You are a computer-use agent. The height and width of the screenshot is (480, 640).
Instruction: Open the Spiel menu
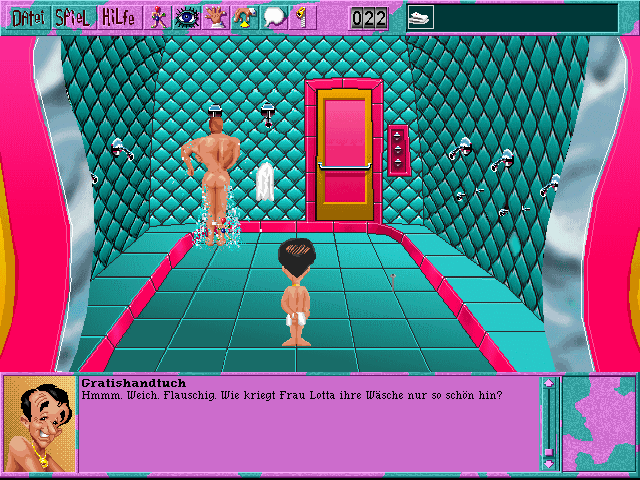pyautogui.click(x=73, y=17)
